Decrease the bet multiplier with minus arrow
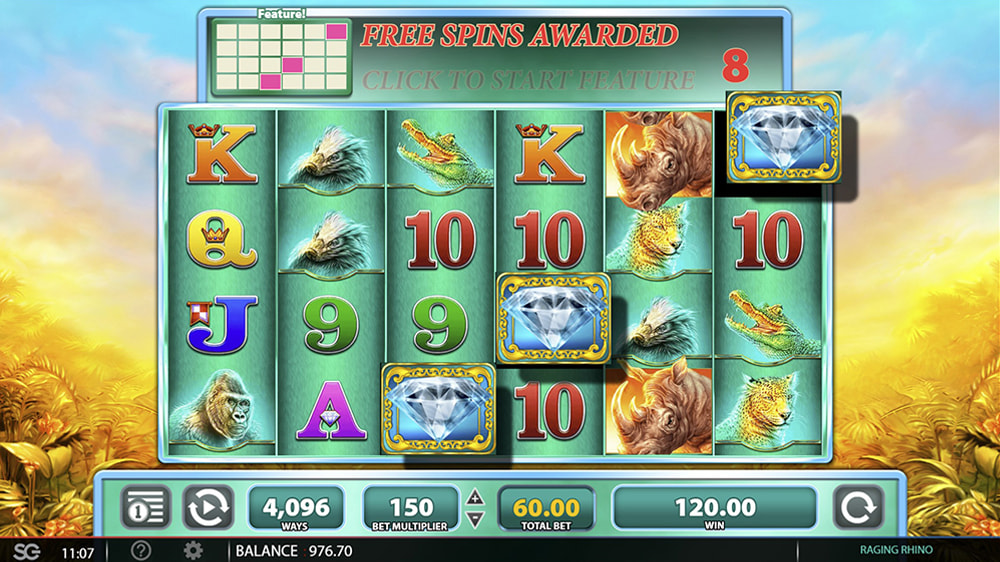The height and width of the screenshot is (562, 1000). pyautogui.click(x=476, y=519)
